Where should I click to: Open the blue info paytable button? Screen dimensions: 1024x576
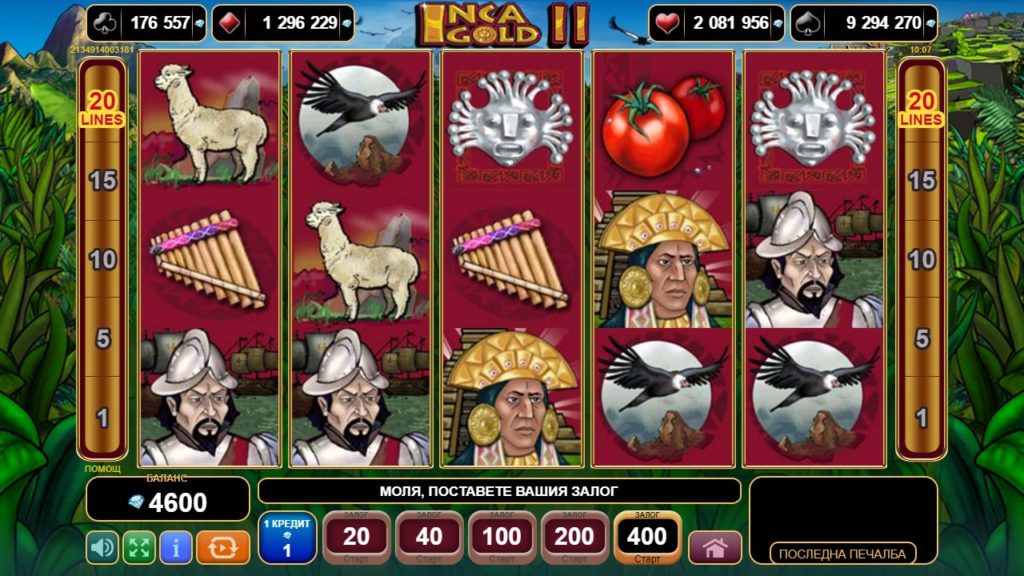click(176, 547)
